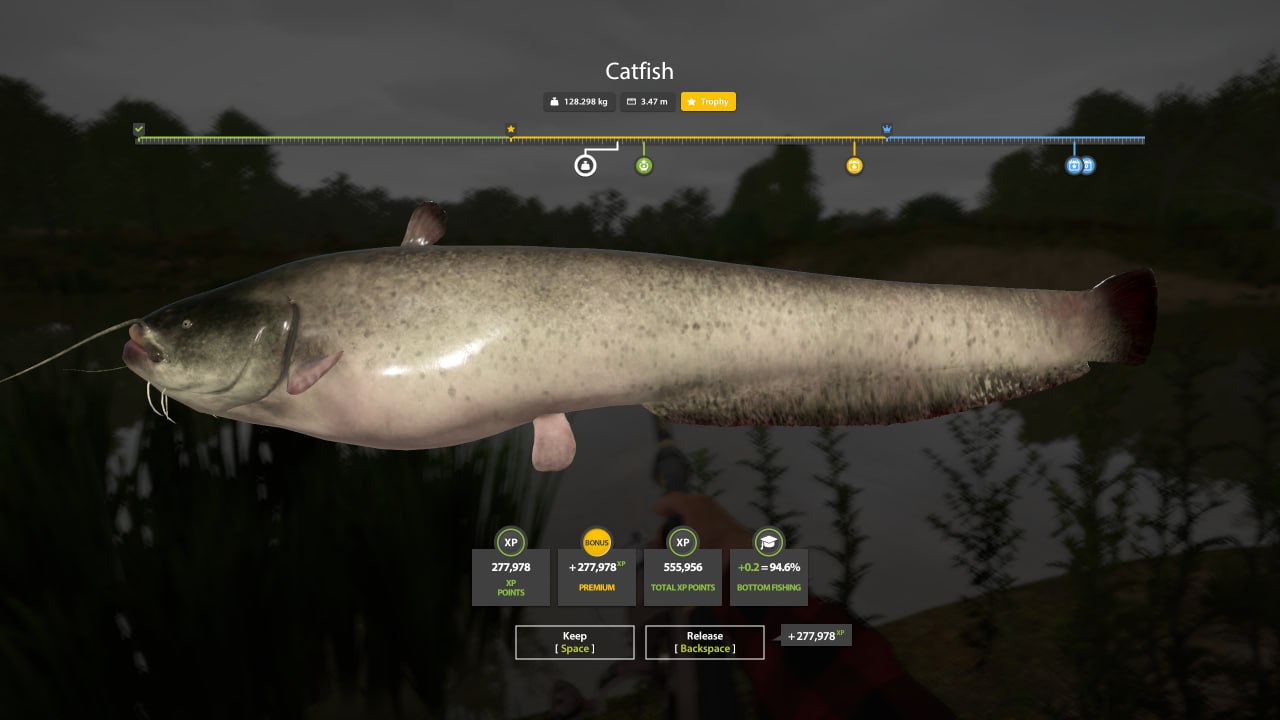
Task: Click the green checkmark at scale start
Action: 139,129
